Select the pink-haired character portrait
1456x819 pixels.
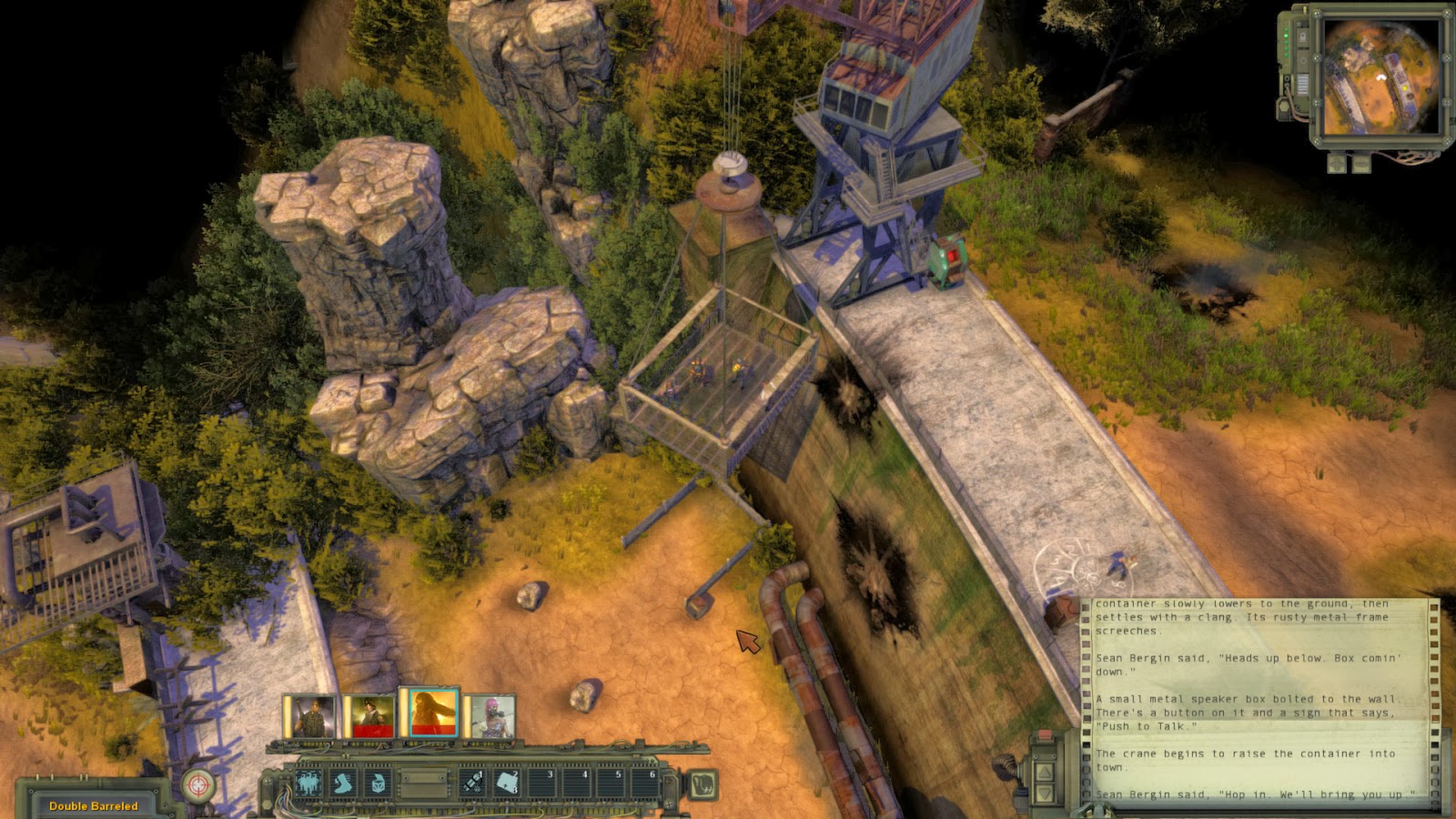(x=492, y=716)
